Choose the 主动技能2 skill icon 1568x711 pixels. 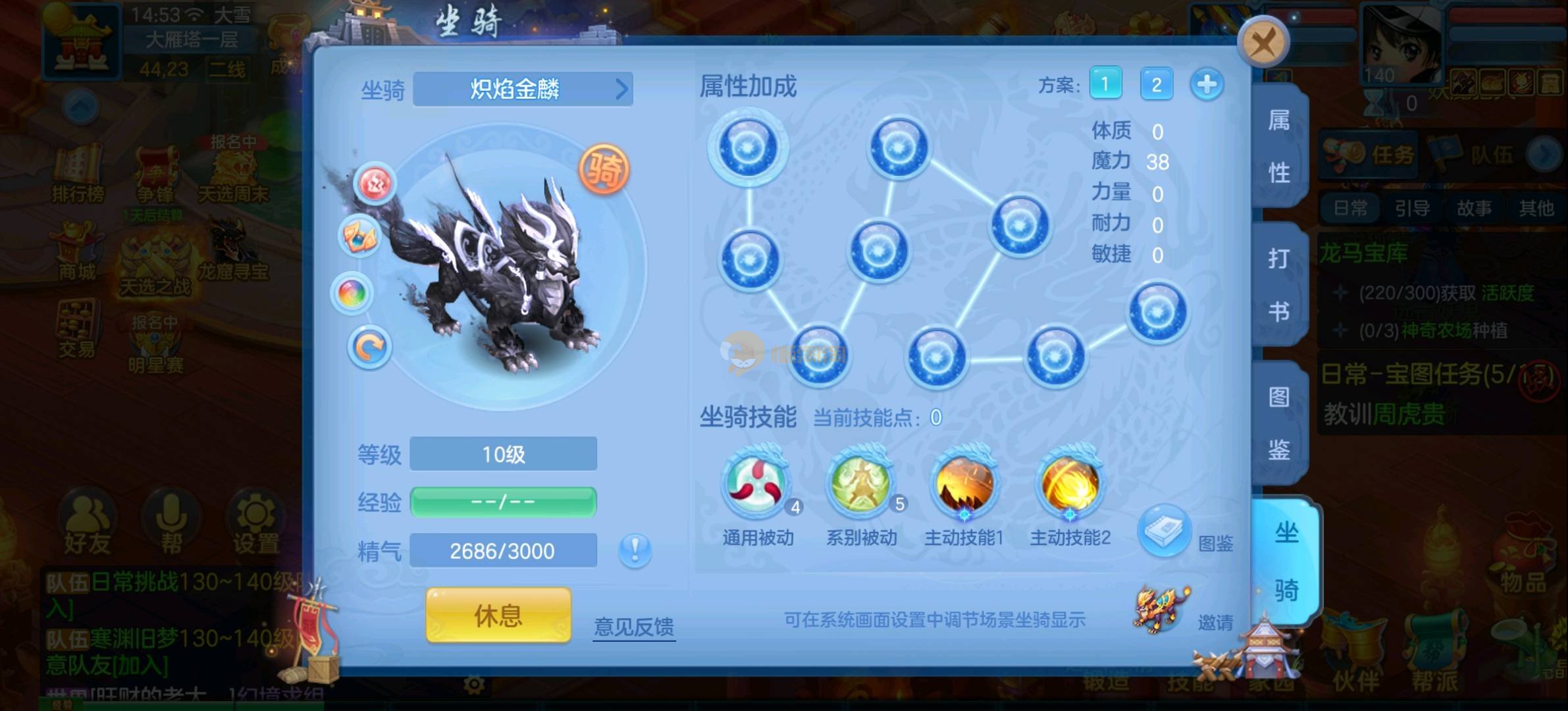click(1070, 484)
